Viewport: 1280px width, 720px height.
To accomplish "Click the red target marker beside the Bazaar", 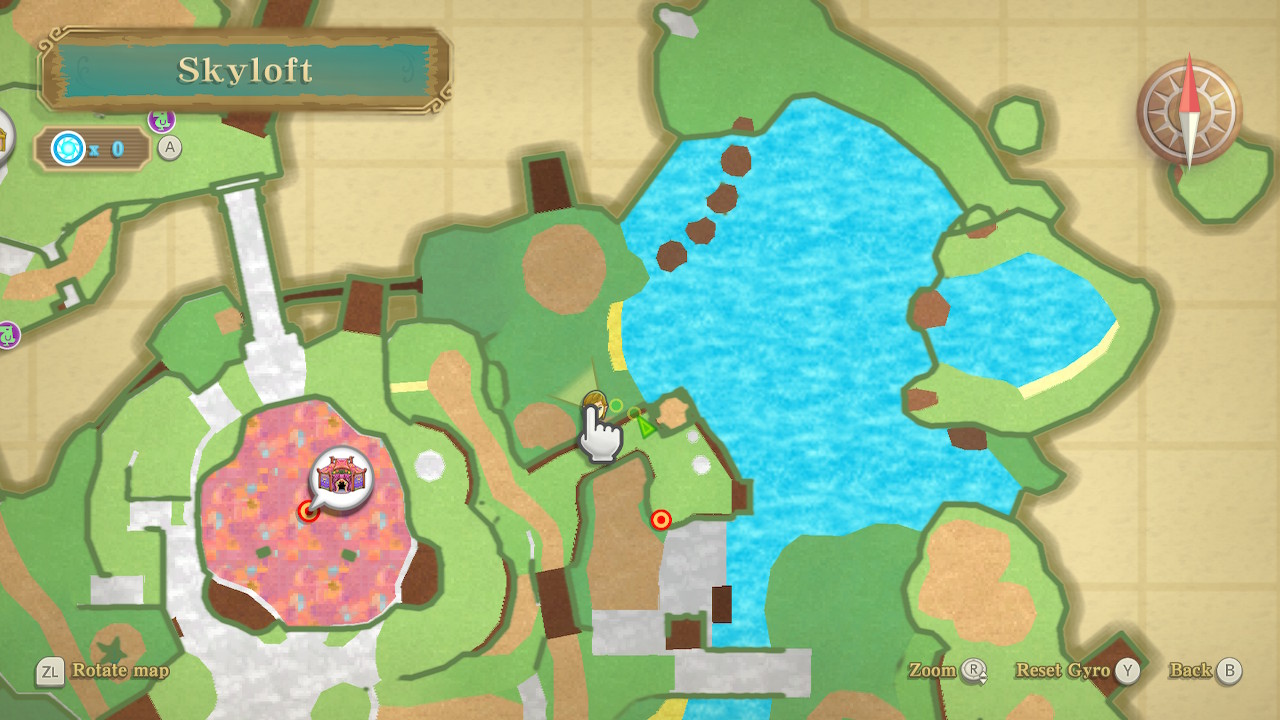I will pos(309,512).
